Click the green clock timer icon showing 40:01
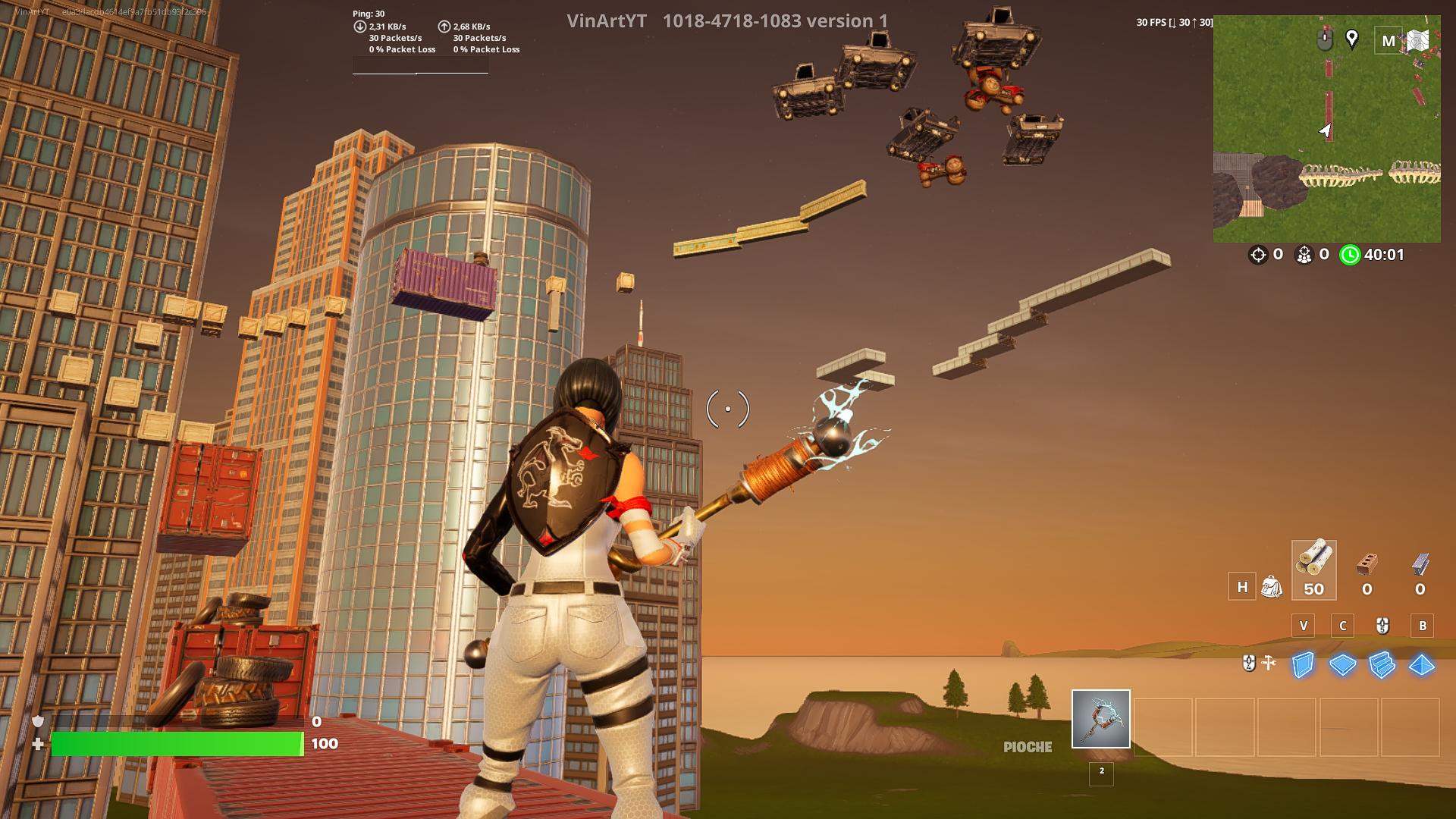 tap(1350, 256)
